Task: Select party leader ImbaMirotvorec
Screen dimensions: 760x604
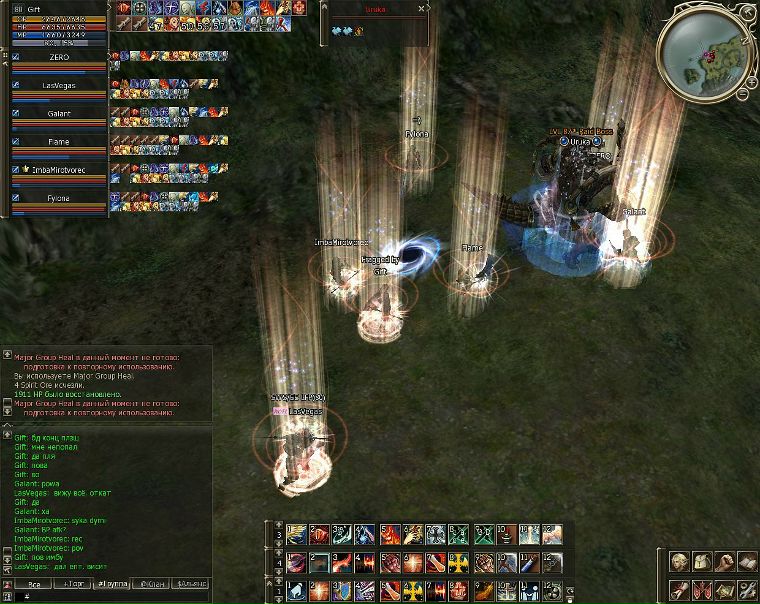Action: (60, 170)
